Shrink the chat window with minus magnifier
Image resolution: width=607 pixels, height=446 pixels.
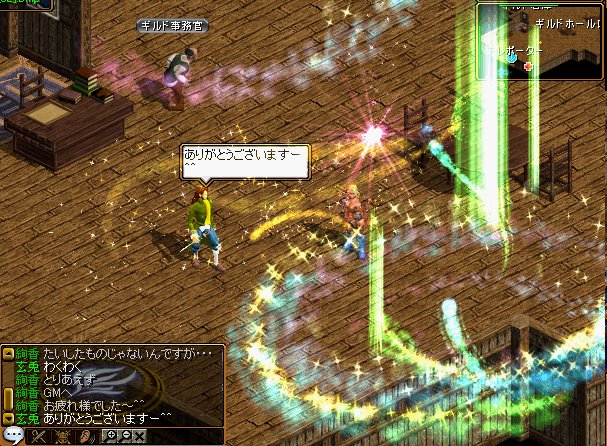pyautogui.click(x=125, y=436)
